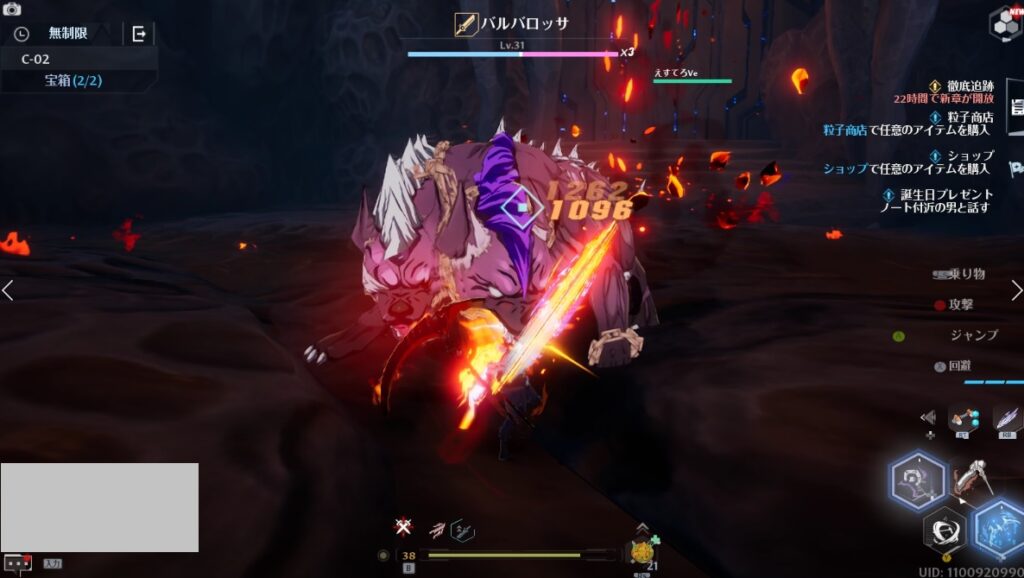Click the 入力 chat input button
This screenshot has height=578, width=1024.
(x=52, y=564)
